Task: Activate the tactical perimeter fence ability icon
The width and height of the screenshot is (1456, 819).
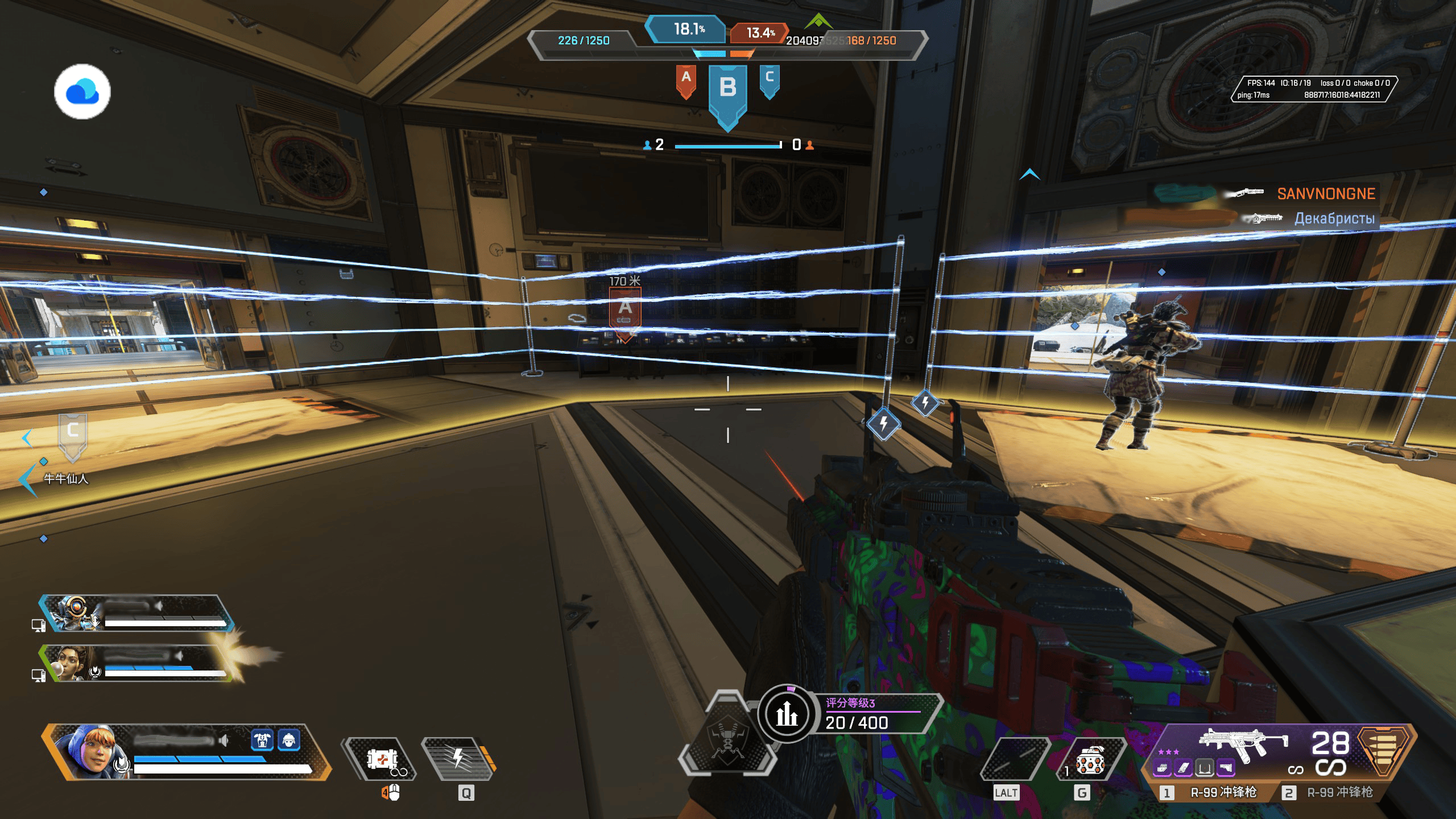Action: (x=382, y=759)
